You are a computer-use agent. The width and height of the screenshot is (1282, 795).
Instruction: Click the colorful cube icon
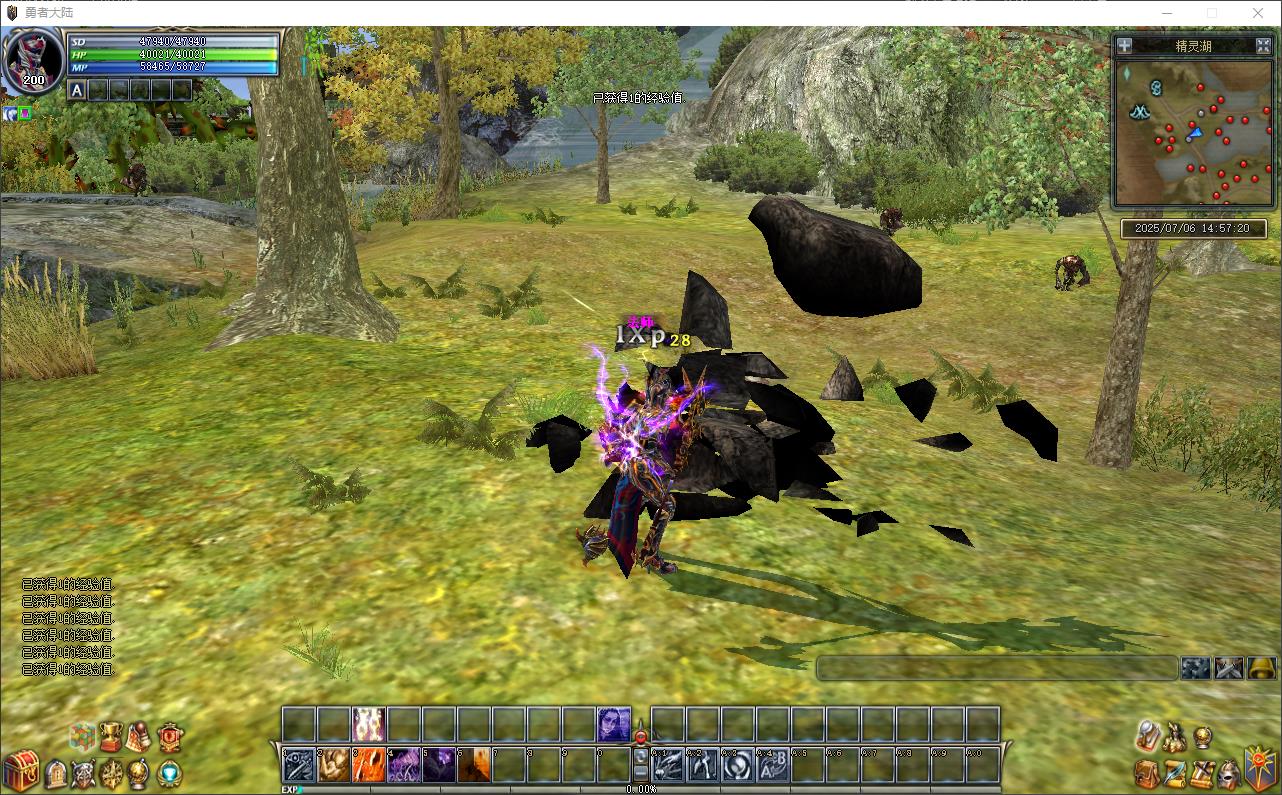point(82,737)
